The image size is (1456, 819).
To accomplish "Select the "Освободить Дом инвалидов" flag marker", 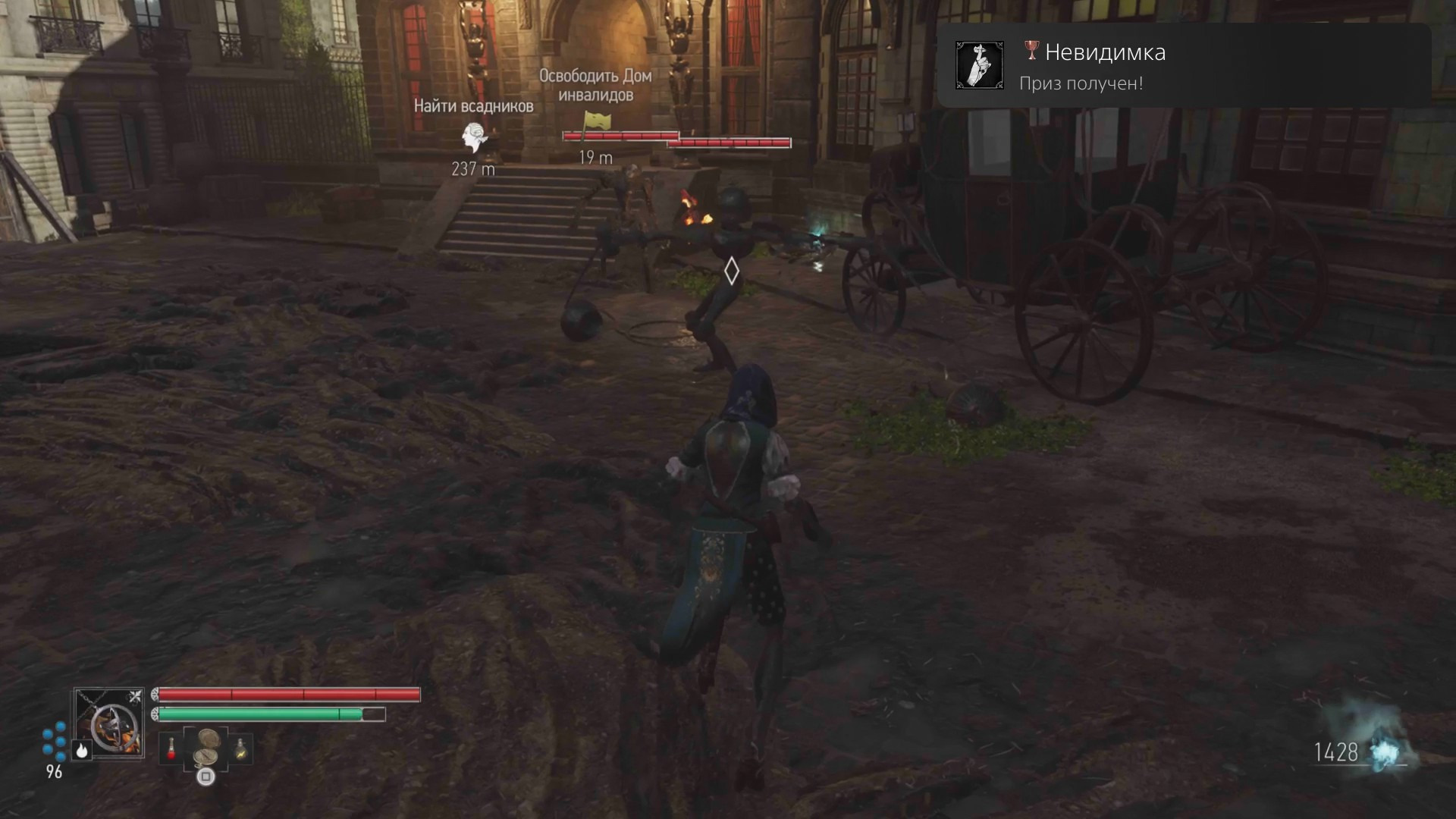I will pos(596,121).
